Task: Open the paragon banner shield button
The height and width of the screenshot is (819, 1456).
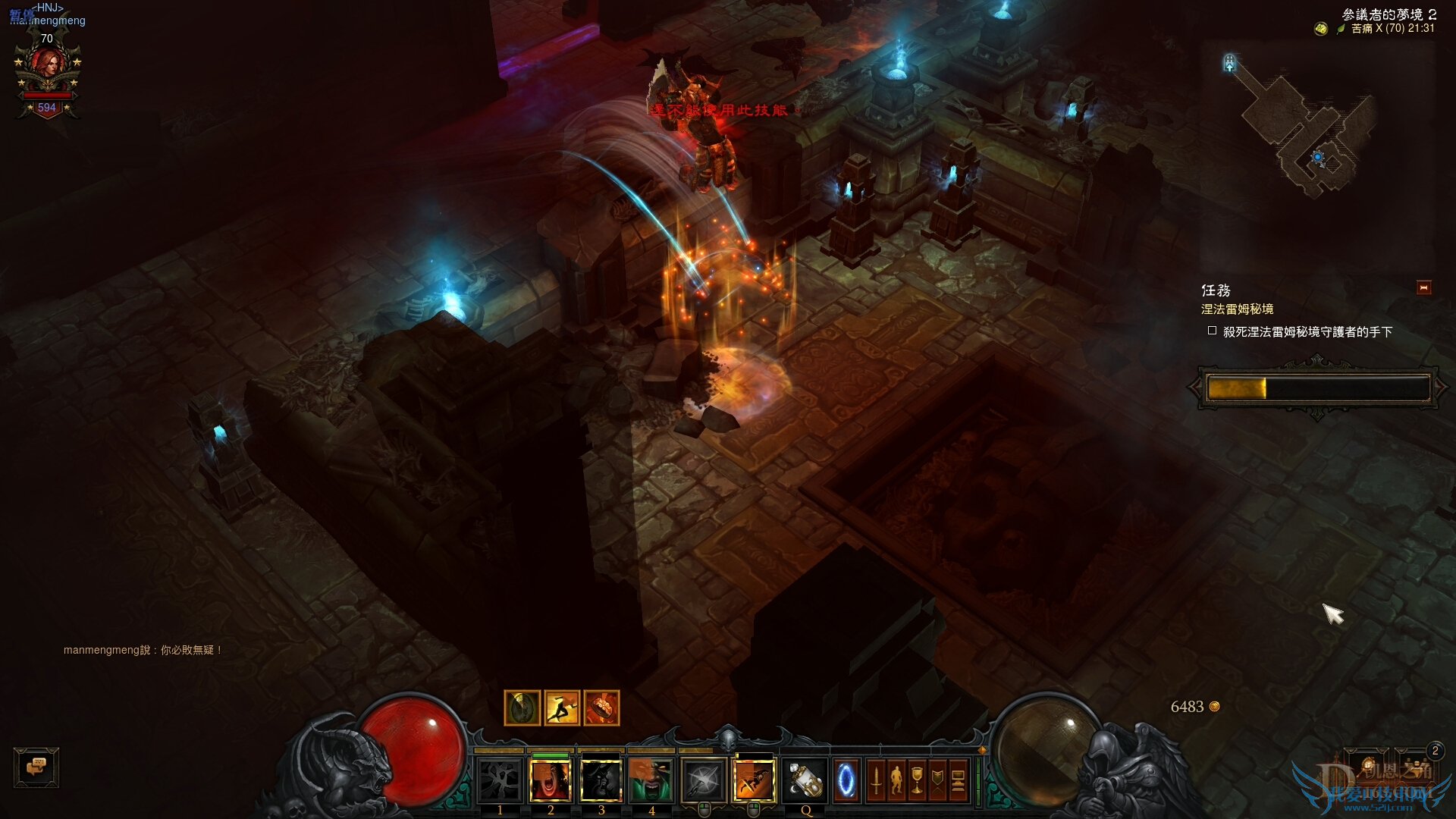Action: [x=937, y=781]
